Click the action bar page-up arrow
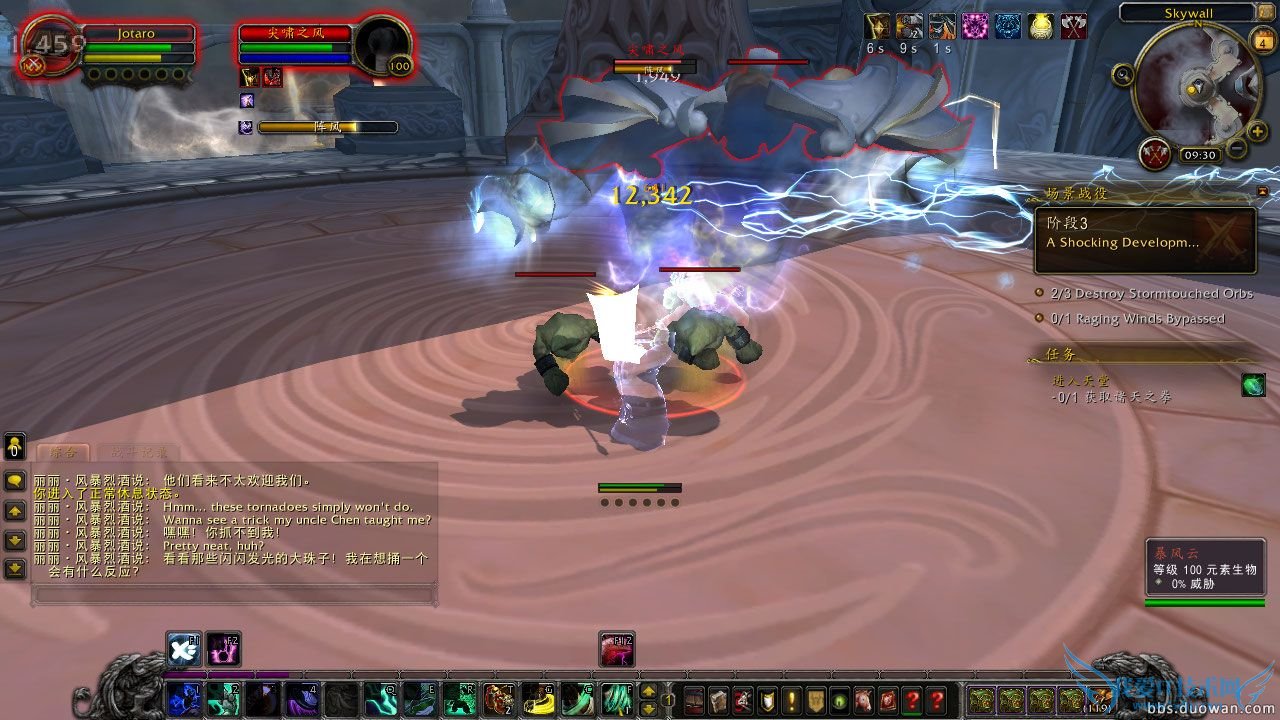The height and width of the screenshot is (720, 1280). pos(648,692)
